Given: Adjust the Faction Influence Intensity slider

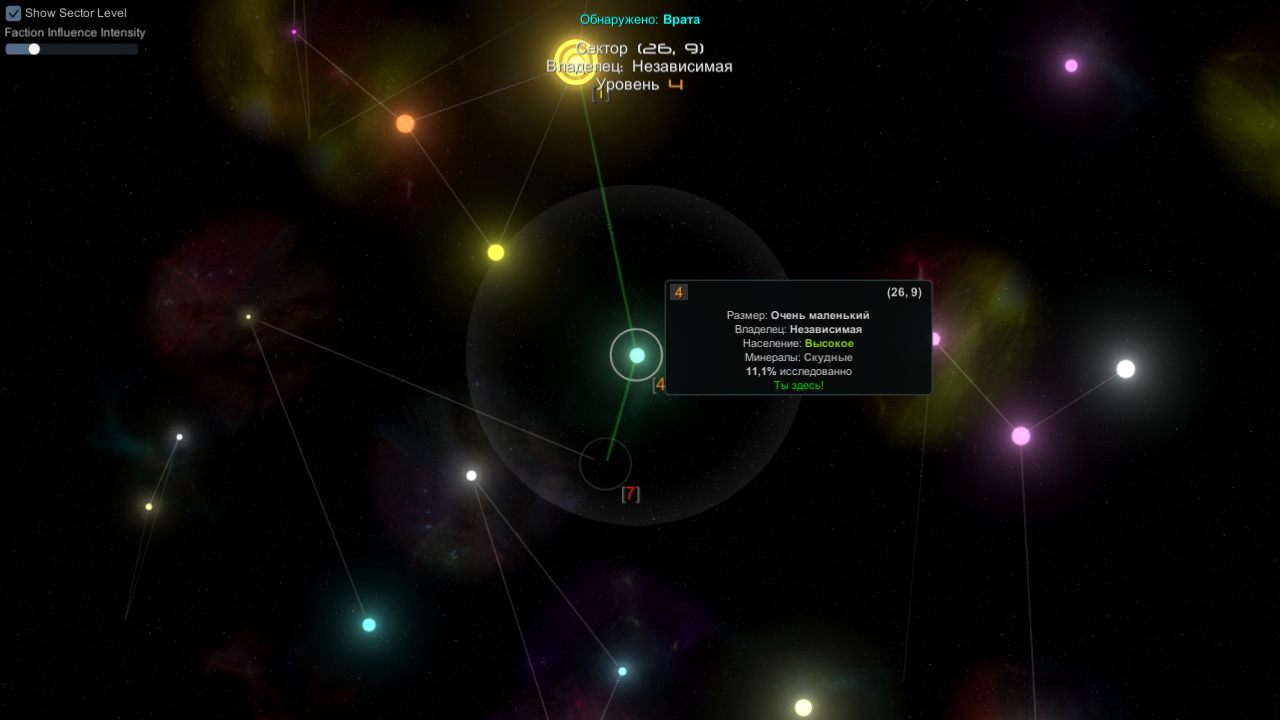Looking at the screenshot, I should click(33, 48).
